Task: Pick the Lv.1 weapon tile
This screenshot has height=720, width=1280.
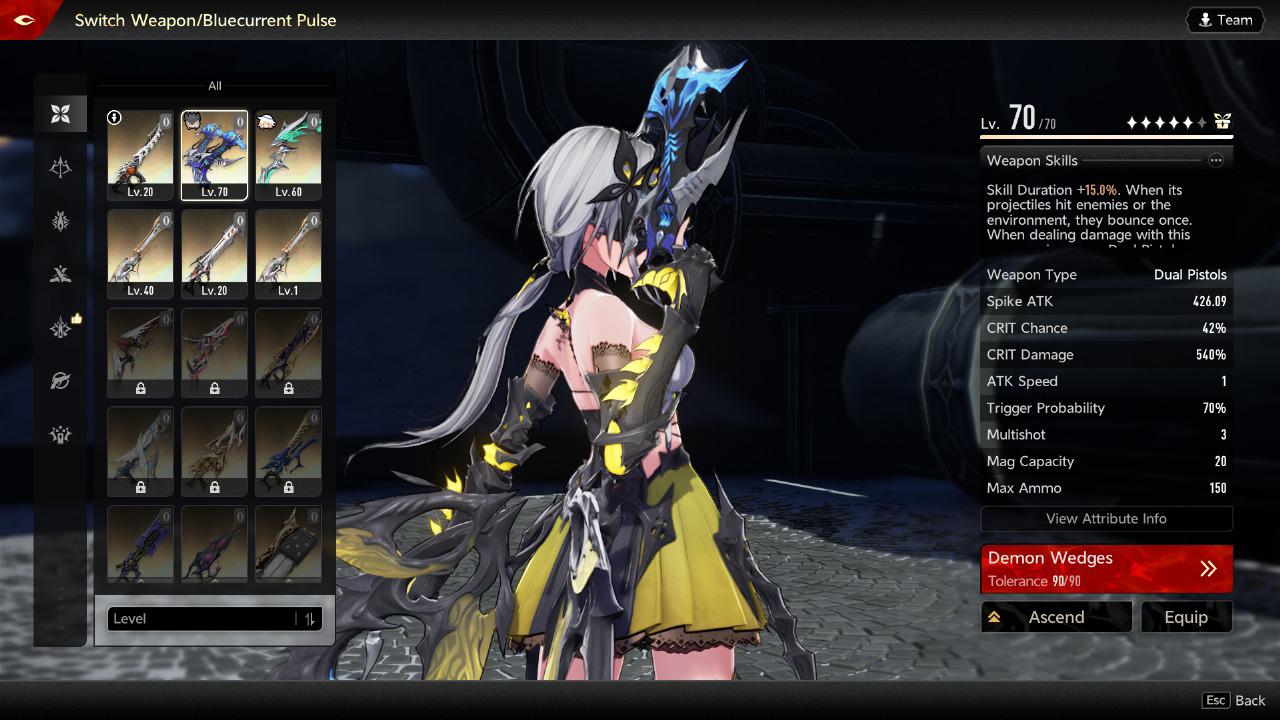Action: [288, 253]
